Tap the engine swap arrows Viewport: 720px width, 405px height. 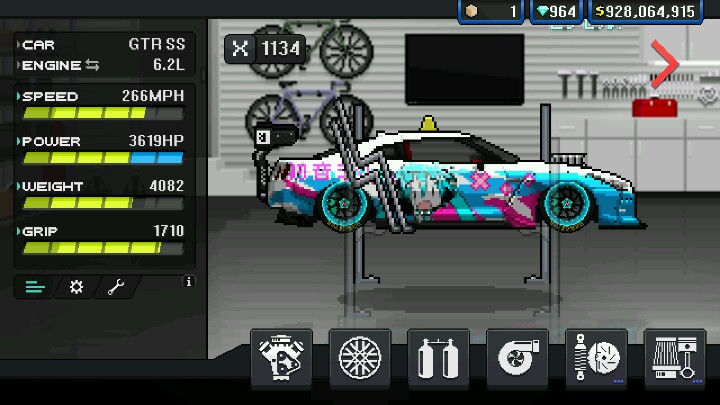94,65
